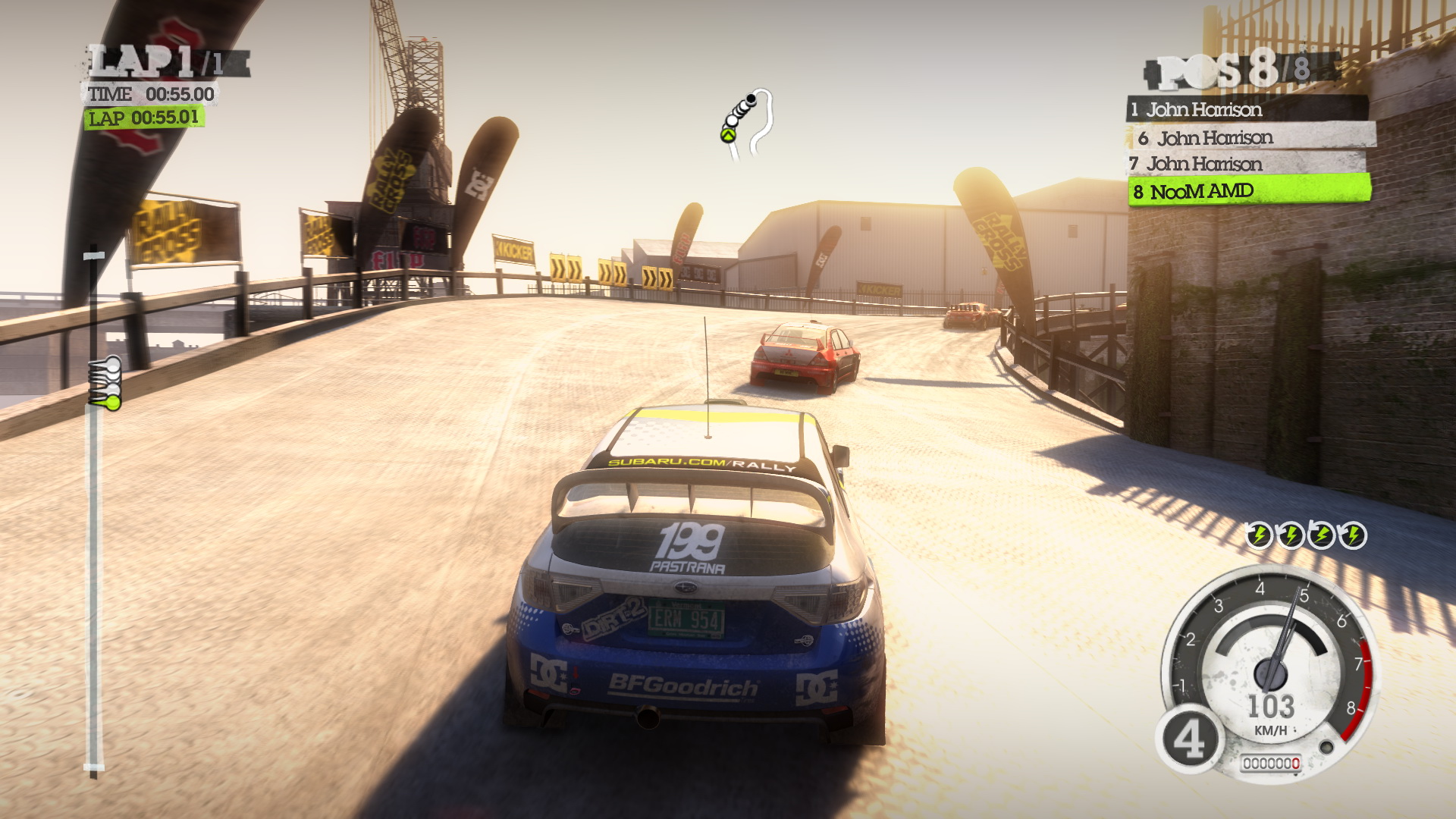Choose the seventh-place John Harrison entry
The height and width of the screenshot is (819, 1456).
pos(1247,164)
